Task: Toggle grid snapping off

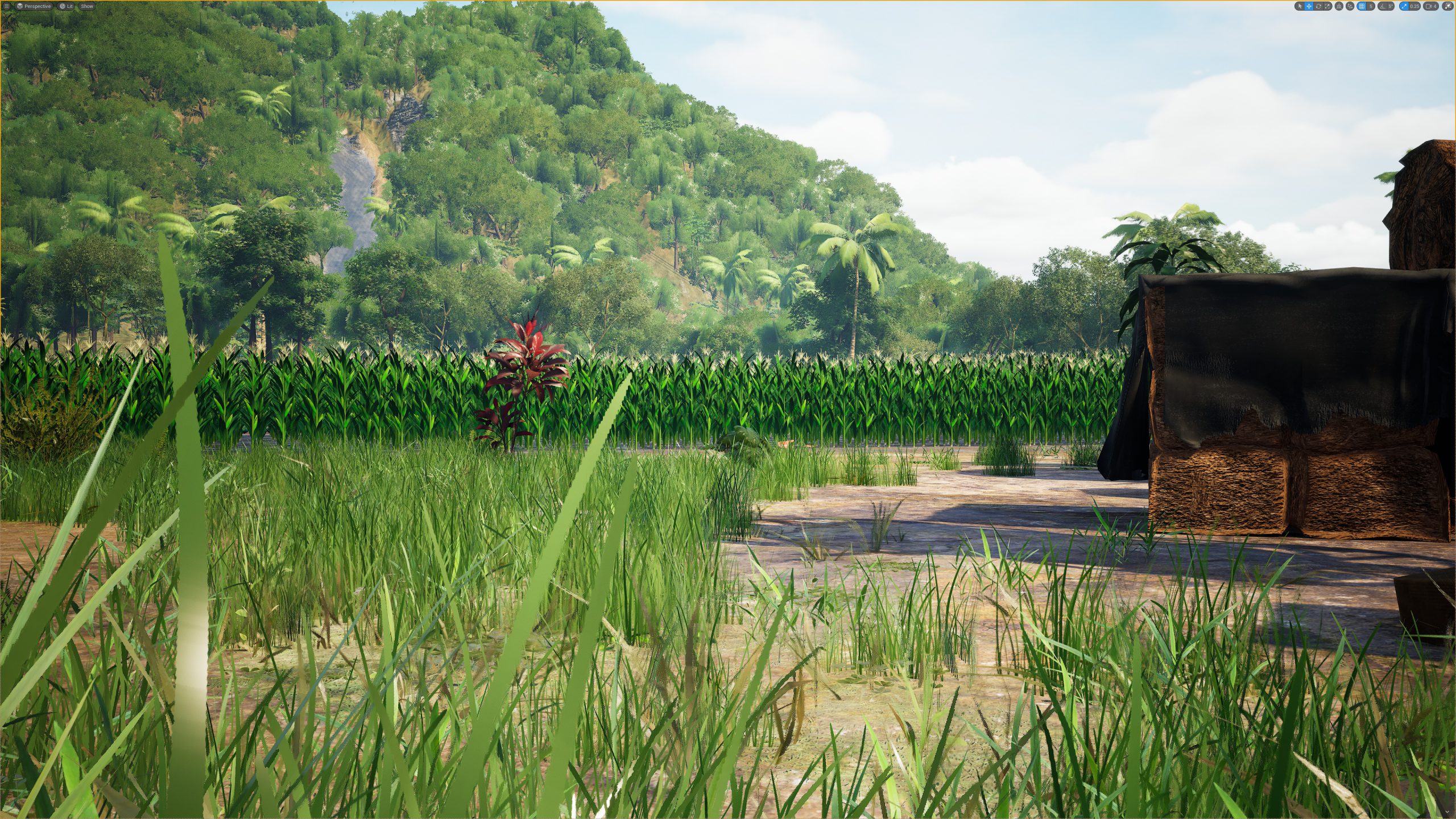Action: (x=1362, y=6)
